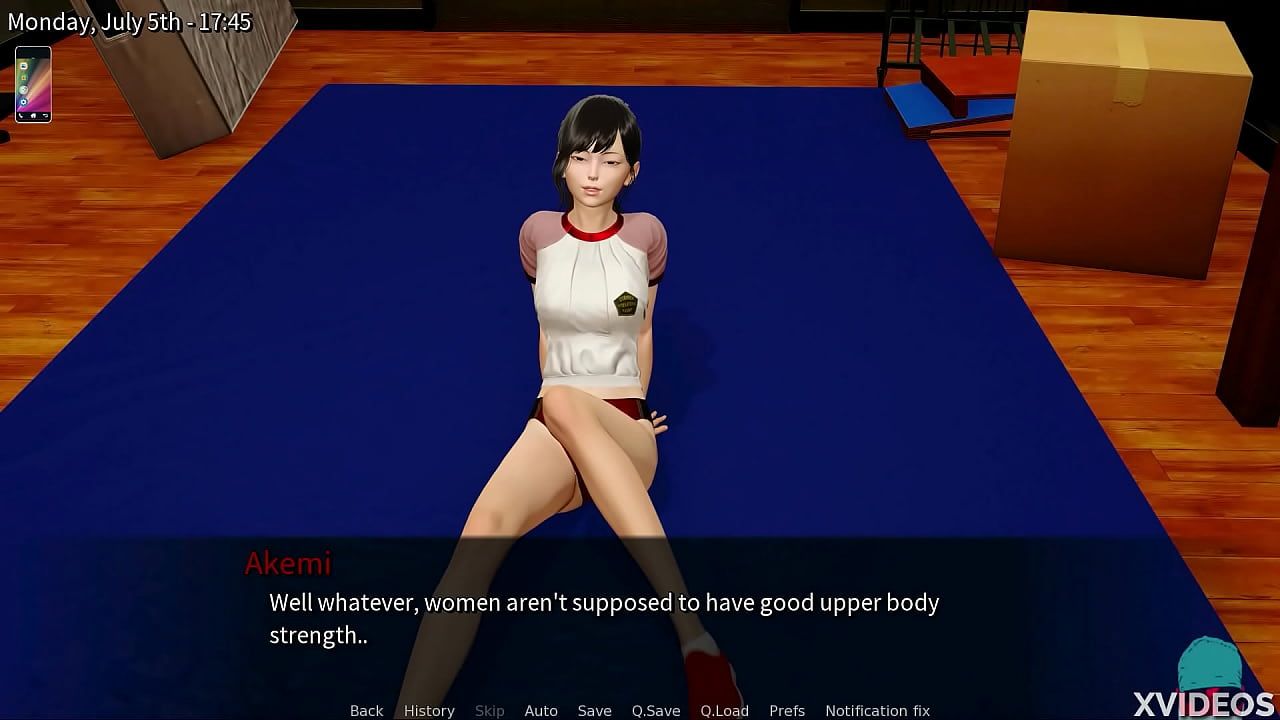Tap the home icon on the phone's bottom bar

[x=33, y=115]
